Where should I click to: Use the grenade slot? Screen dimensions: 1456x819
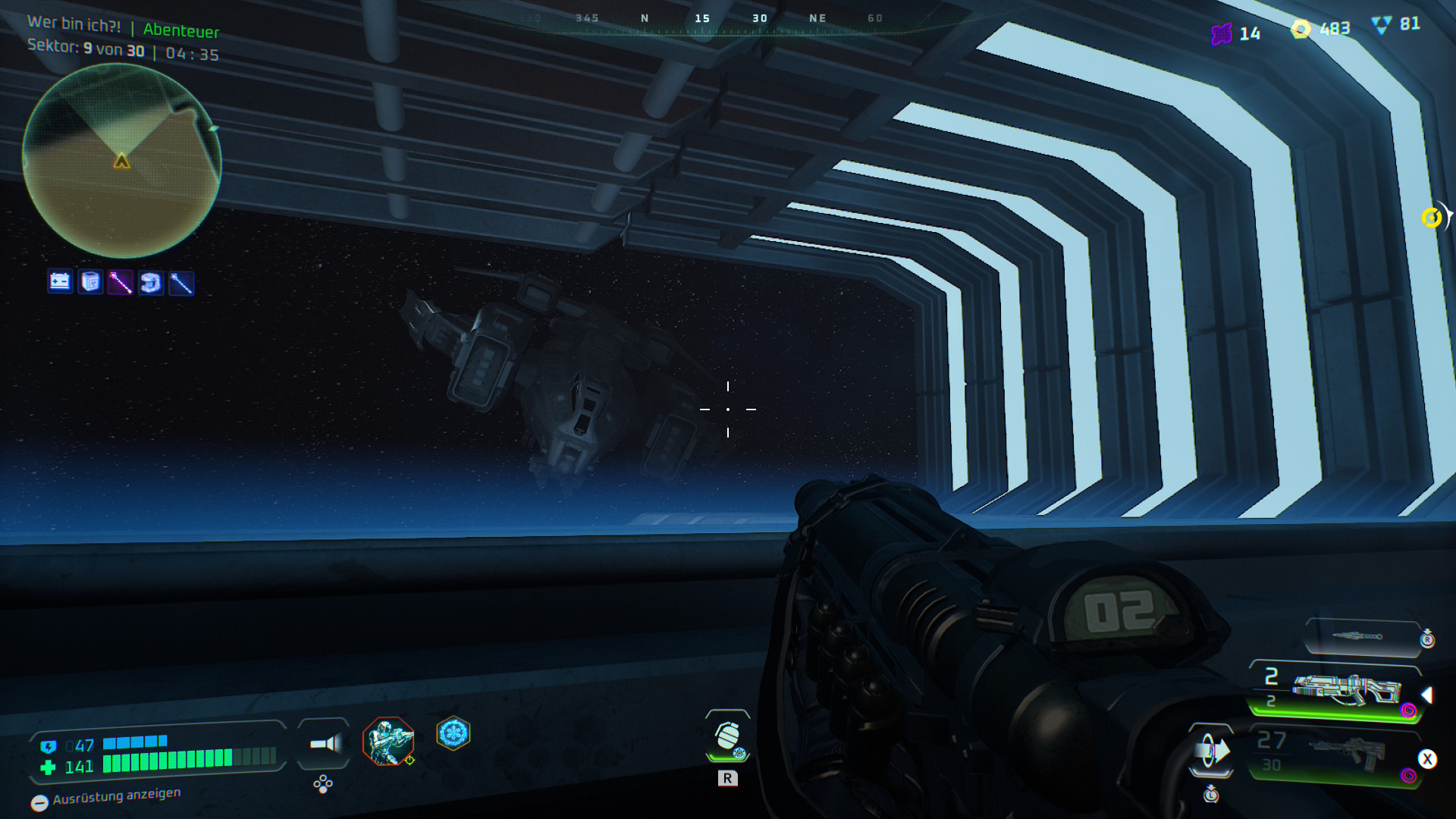click(728, 736)
